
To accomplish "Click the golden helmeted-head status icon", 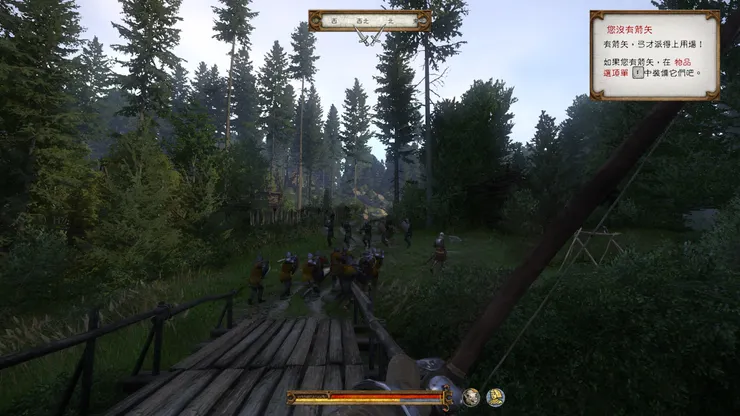I will click(495, 397).
